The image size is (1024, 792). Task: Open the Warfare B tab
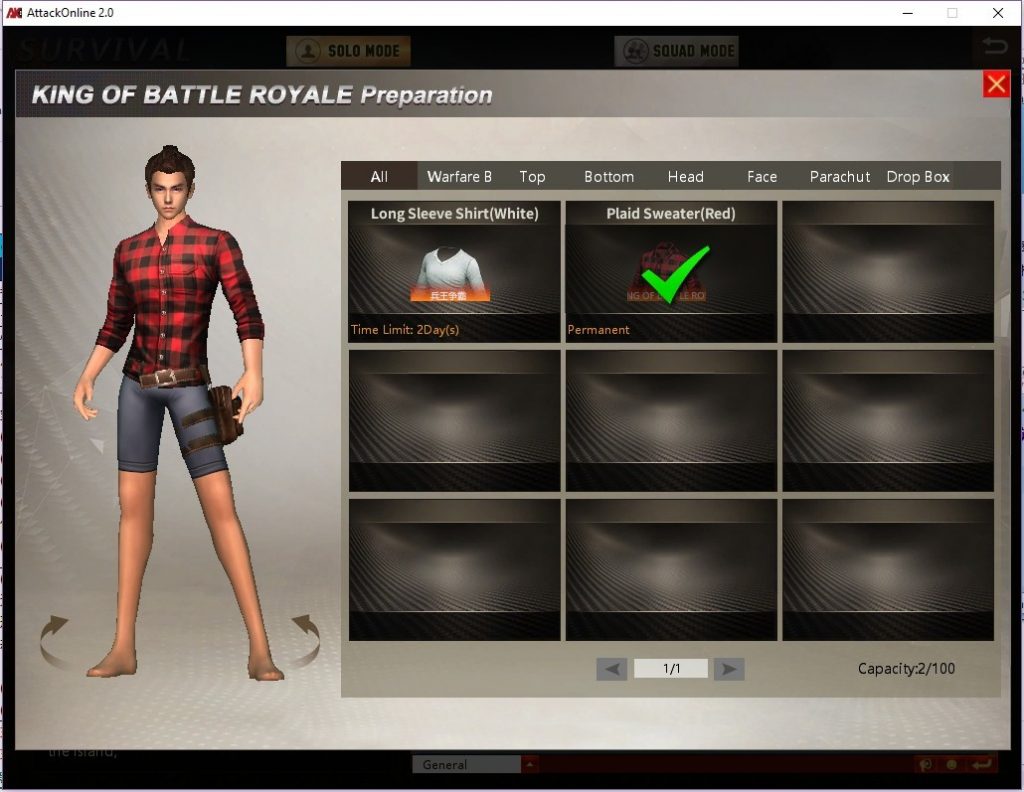coord(459,177)
